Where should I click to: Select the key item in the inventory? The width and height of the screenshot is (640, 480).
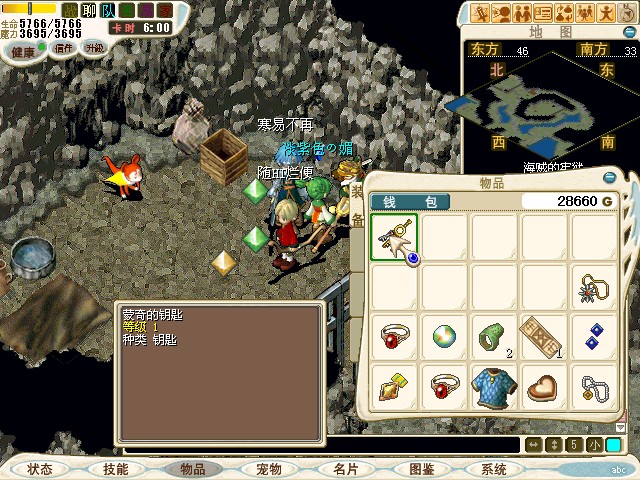pos(395,238)
